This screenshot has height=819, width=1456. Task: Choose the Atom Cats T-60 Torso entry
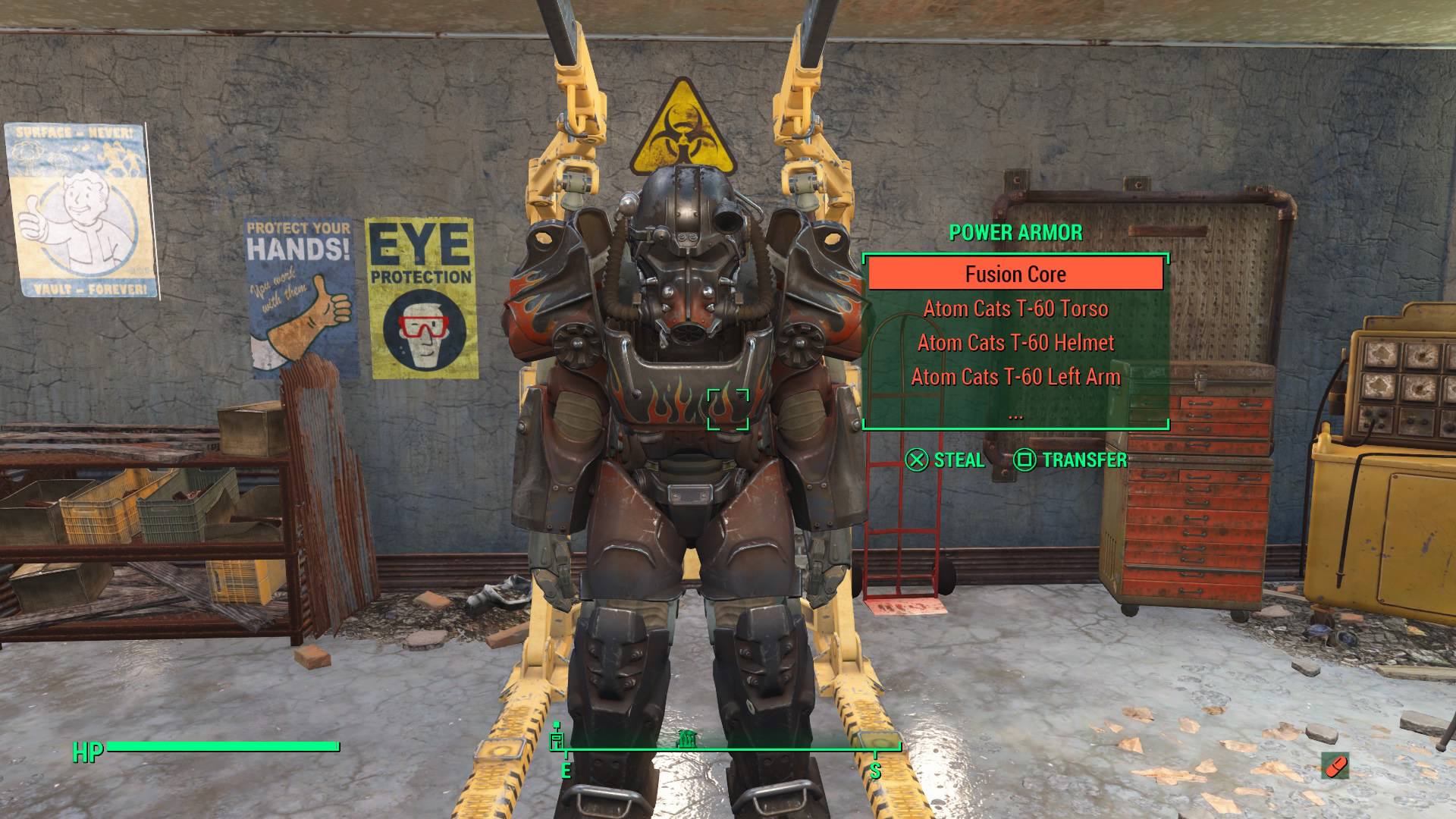[x=1015, y=309]
